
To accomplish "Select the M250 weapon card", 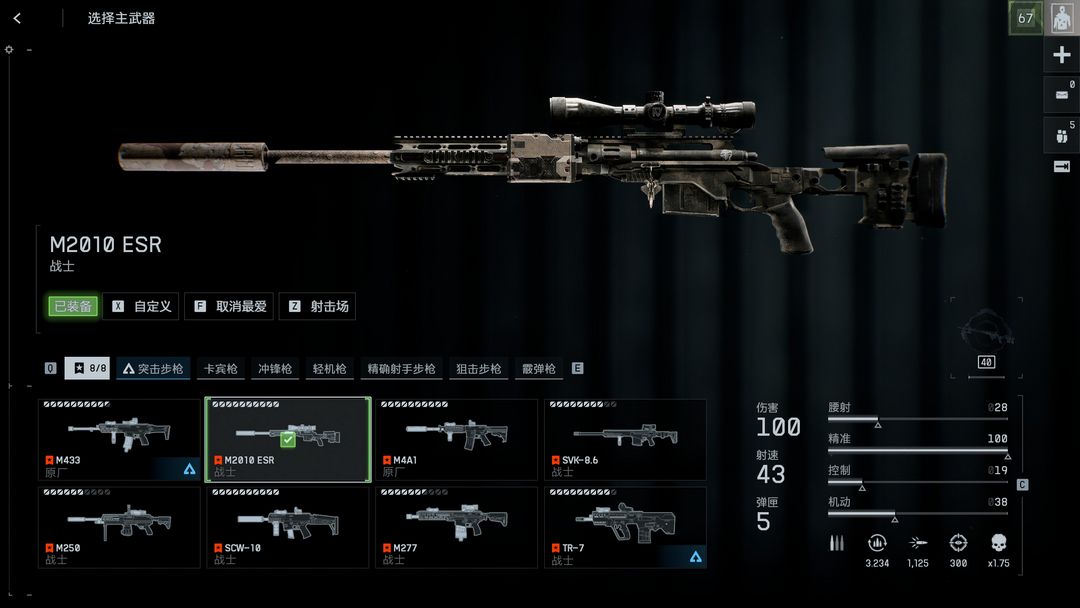I will point(120,527).
